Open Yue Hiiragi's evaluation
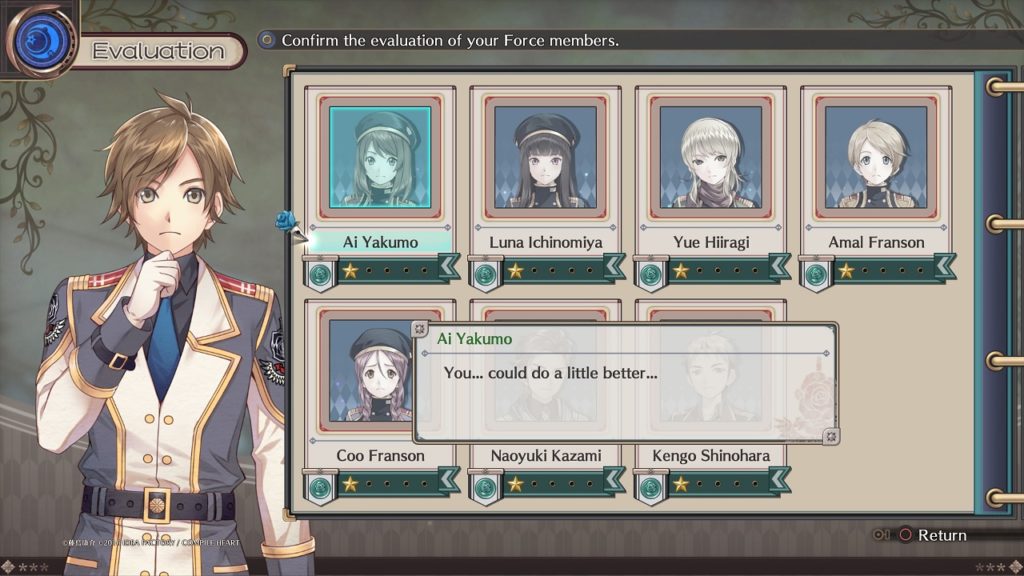 pyautogui.click(x=710, y=157)
